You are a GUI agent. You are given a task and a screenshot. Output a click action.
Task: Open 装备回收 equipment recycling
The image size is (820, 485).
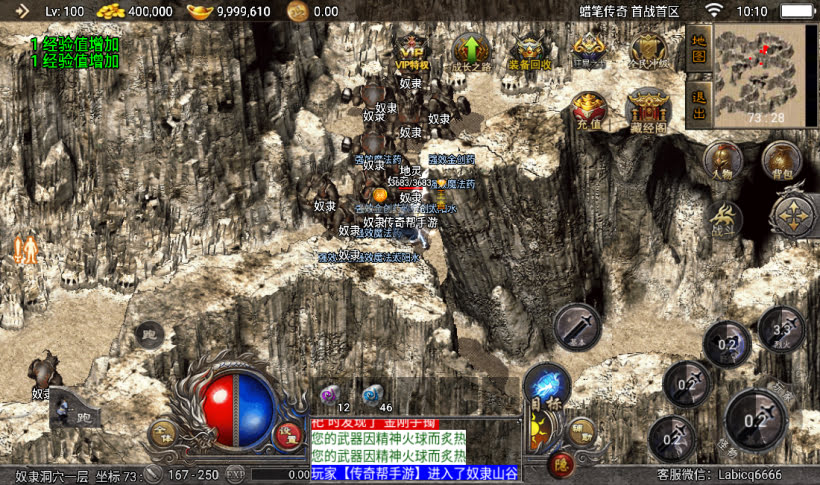529,51
